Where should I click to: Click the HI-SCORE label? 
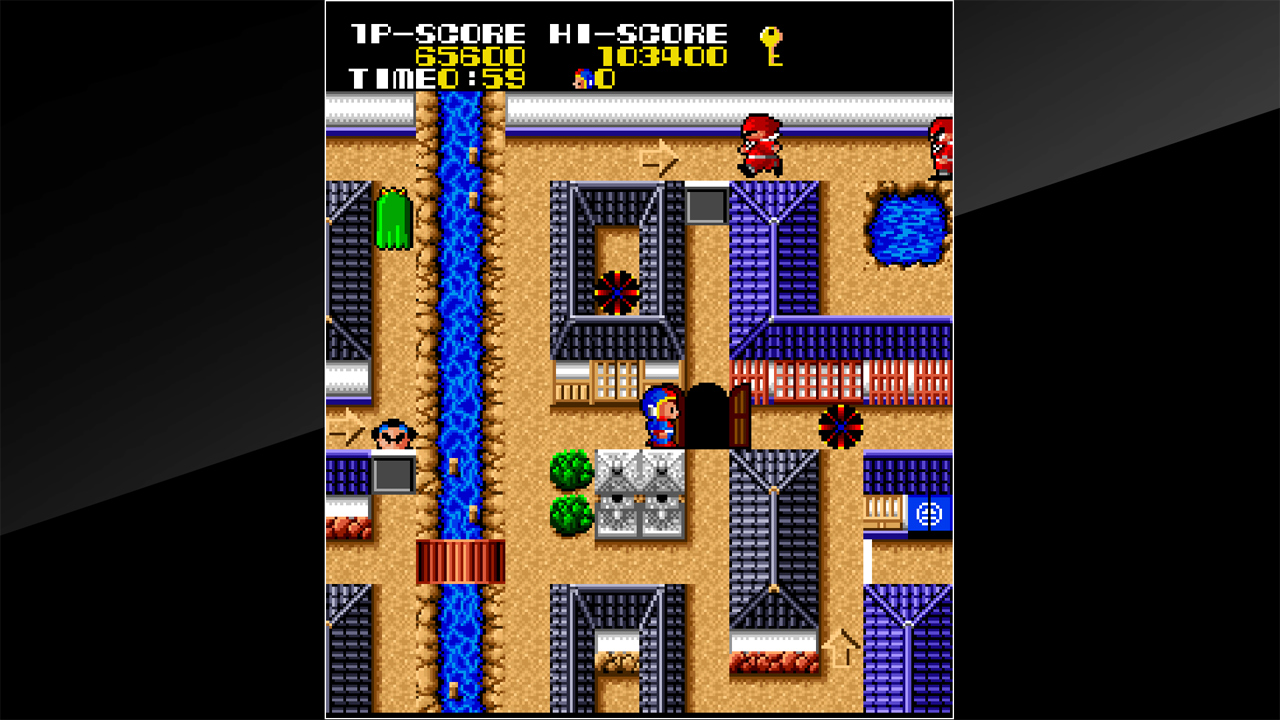tap(637, 31)
